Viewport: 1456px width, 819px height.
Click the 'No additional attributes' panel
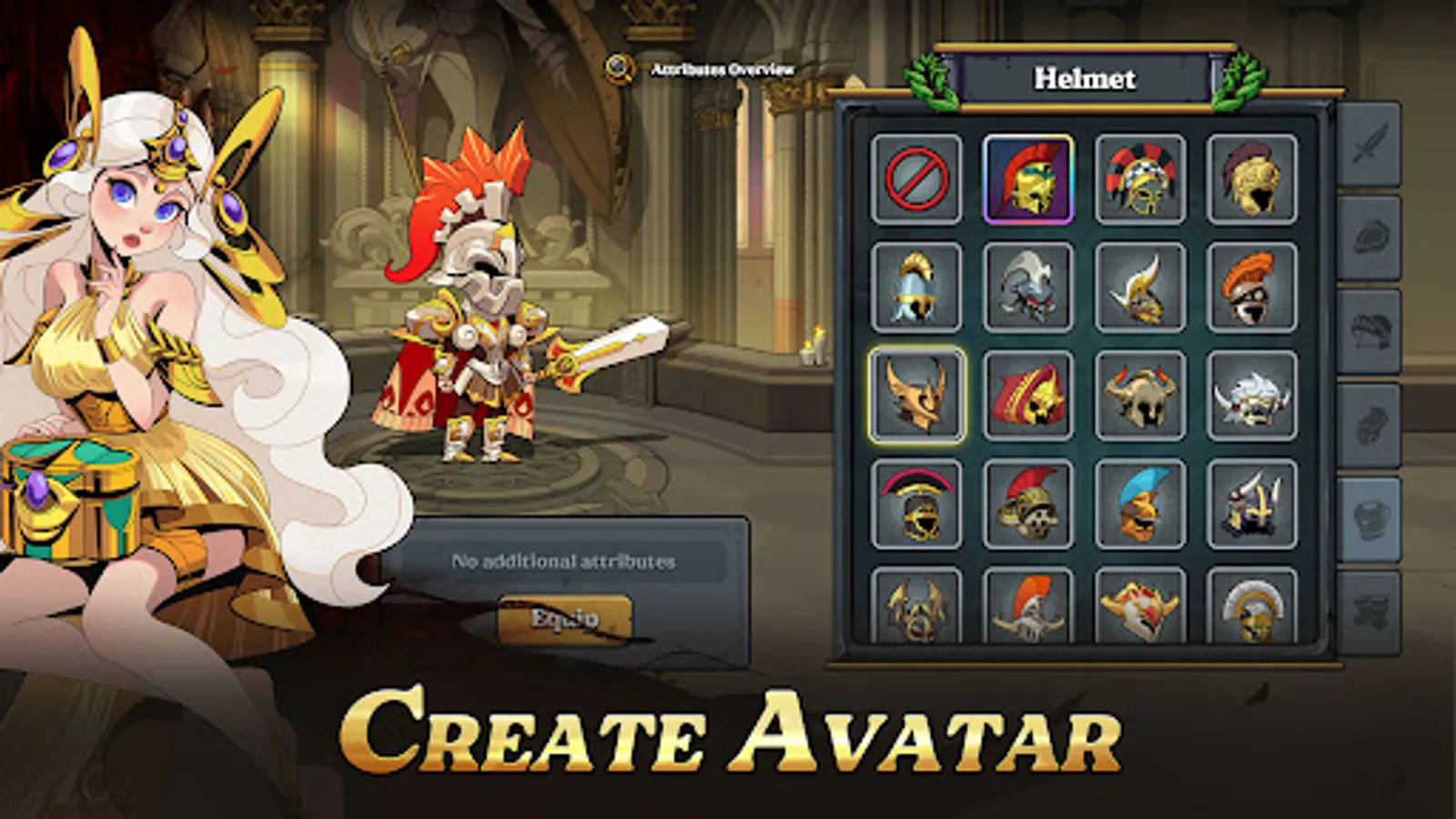coord(564,562)
